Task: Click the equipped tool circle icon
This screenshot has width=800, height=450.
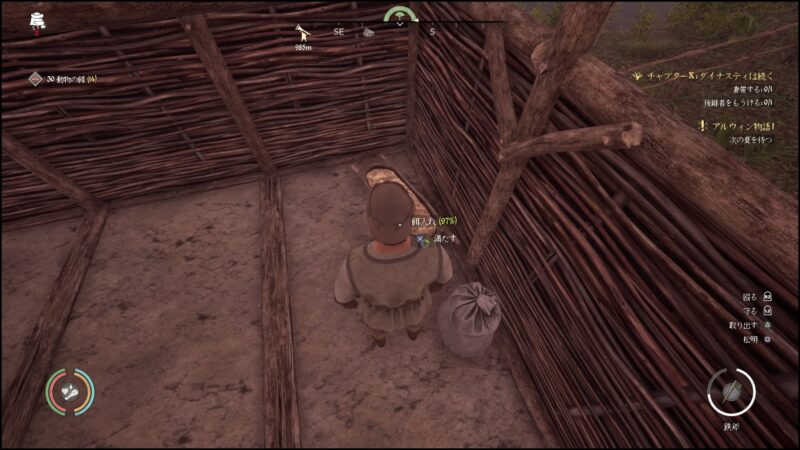Action: click(730, 390)
